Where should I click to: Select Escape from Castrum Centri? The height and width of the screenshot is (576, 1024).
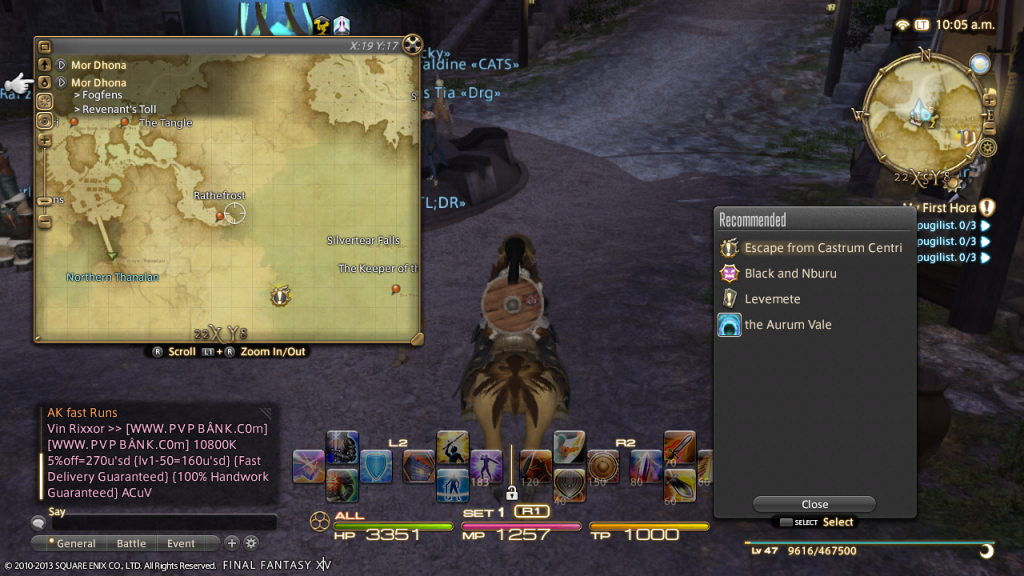pos(822,248)
